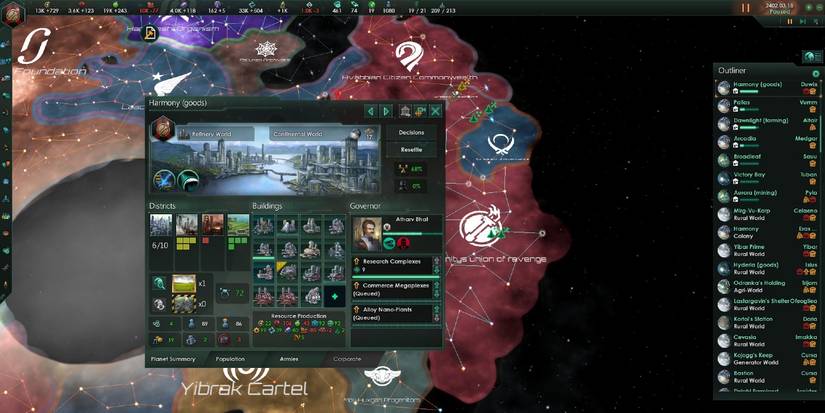
Task: Show the Planet Summary tab
Action: [x=172, y=357]
